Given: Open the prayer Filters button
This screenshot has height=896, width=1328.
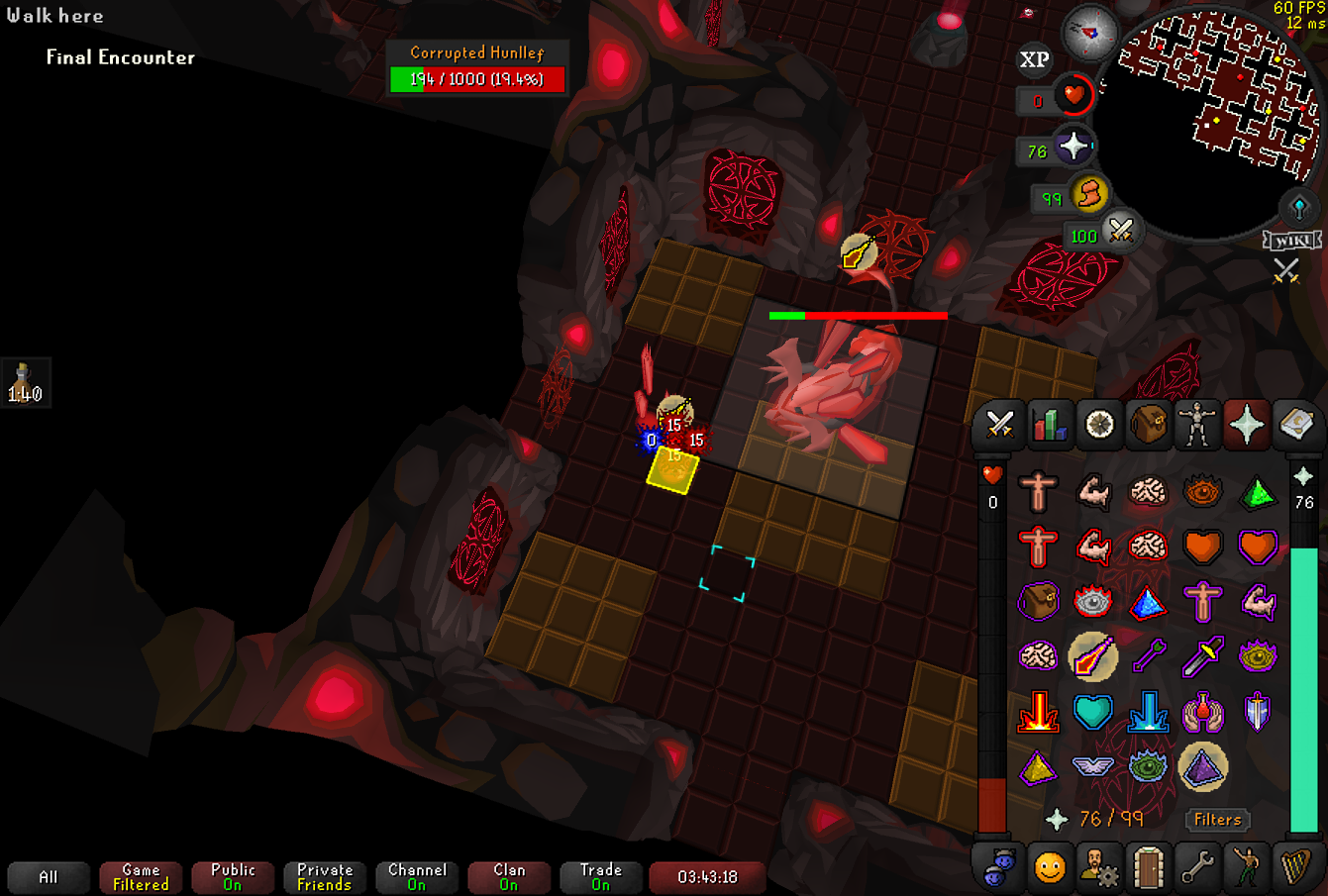Looking at the screenshot, I should pyautogui.click(x=1217, y=819).
